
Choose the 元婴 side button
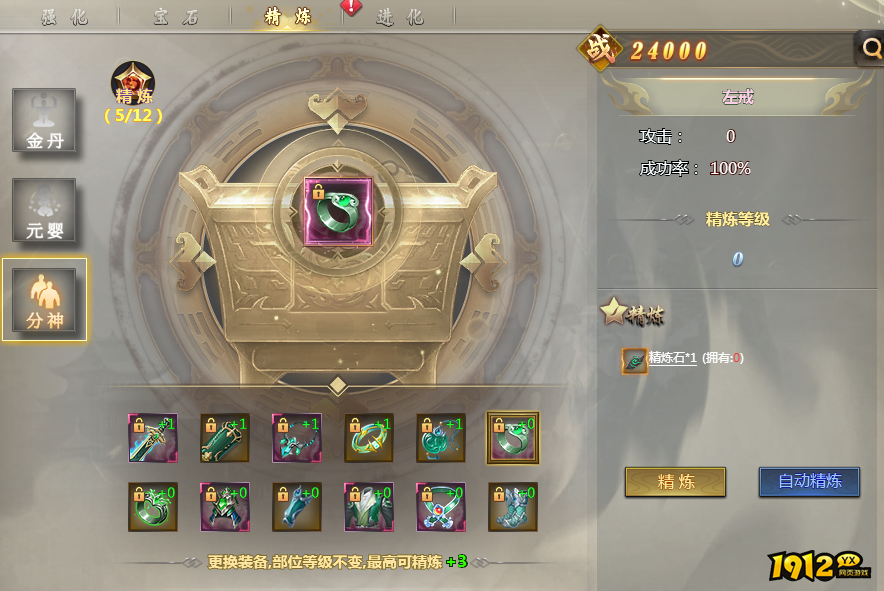tap(44, 211)
